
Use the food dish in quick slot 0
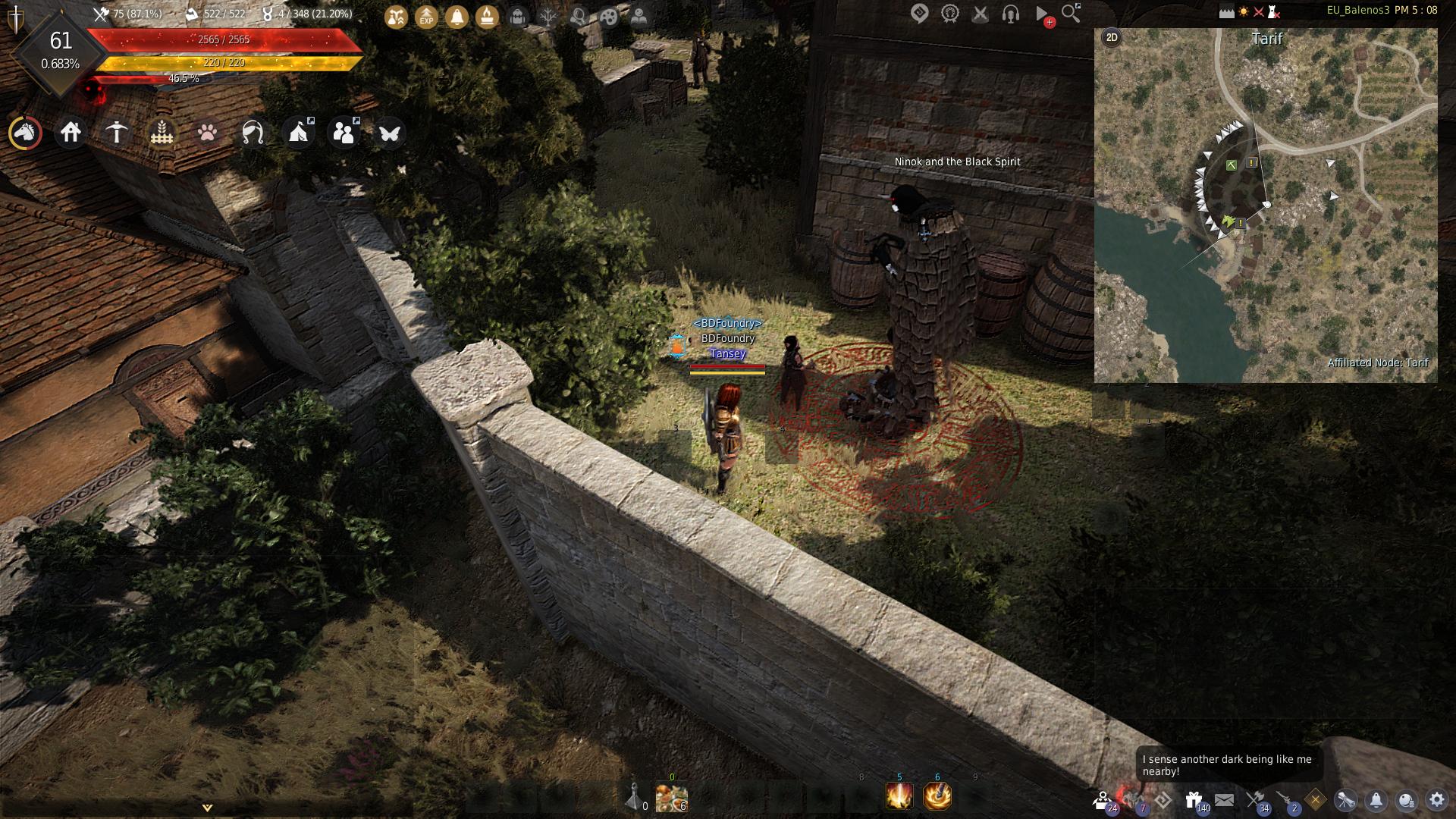pyautogui.click(x=671, y=797)
